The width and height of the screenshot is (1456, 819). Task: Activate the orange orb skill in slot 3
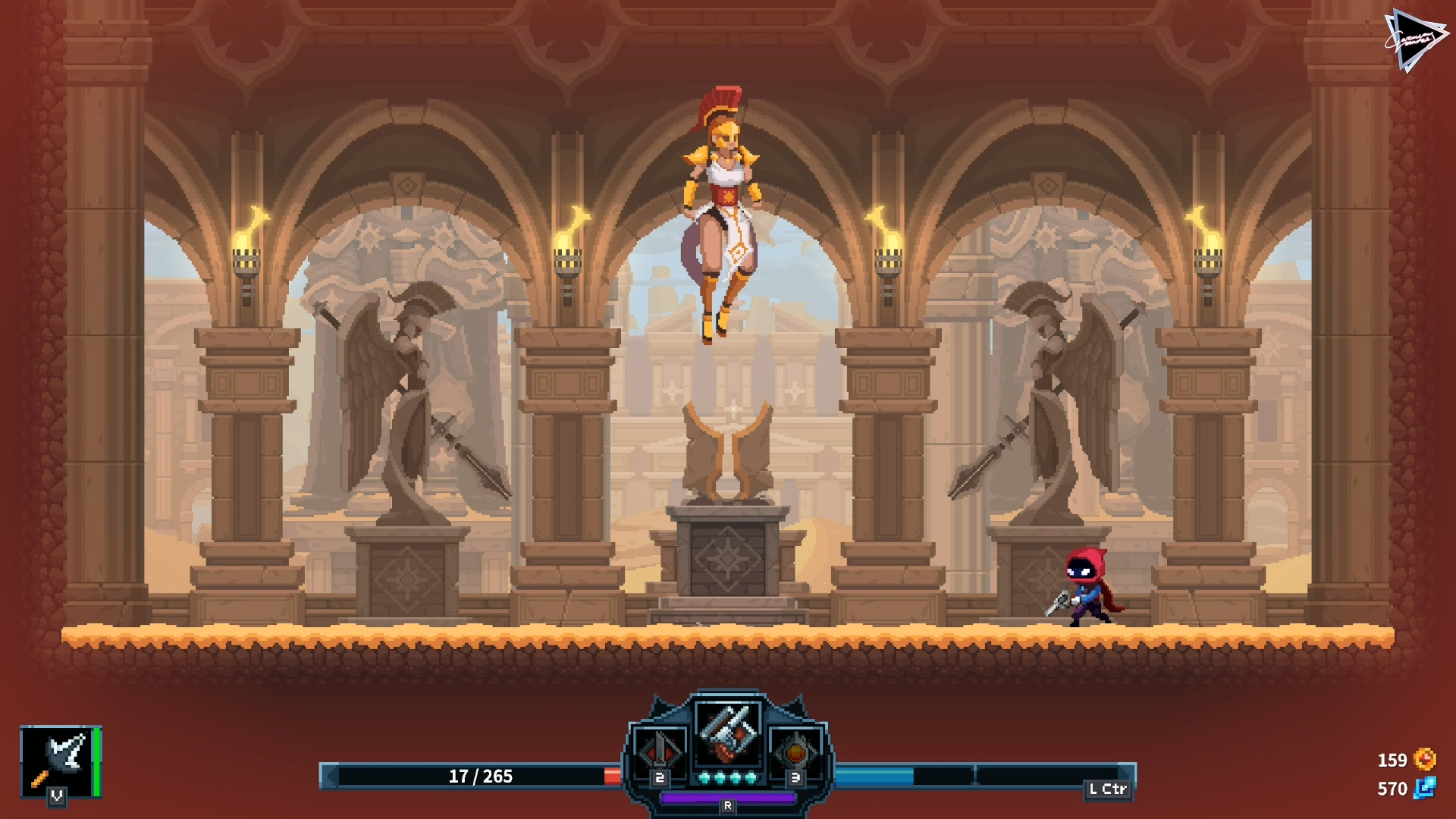coord(795,752)
